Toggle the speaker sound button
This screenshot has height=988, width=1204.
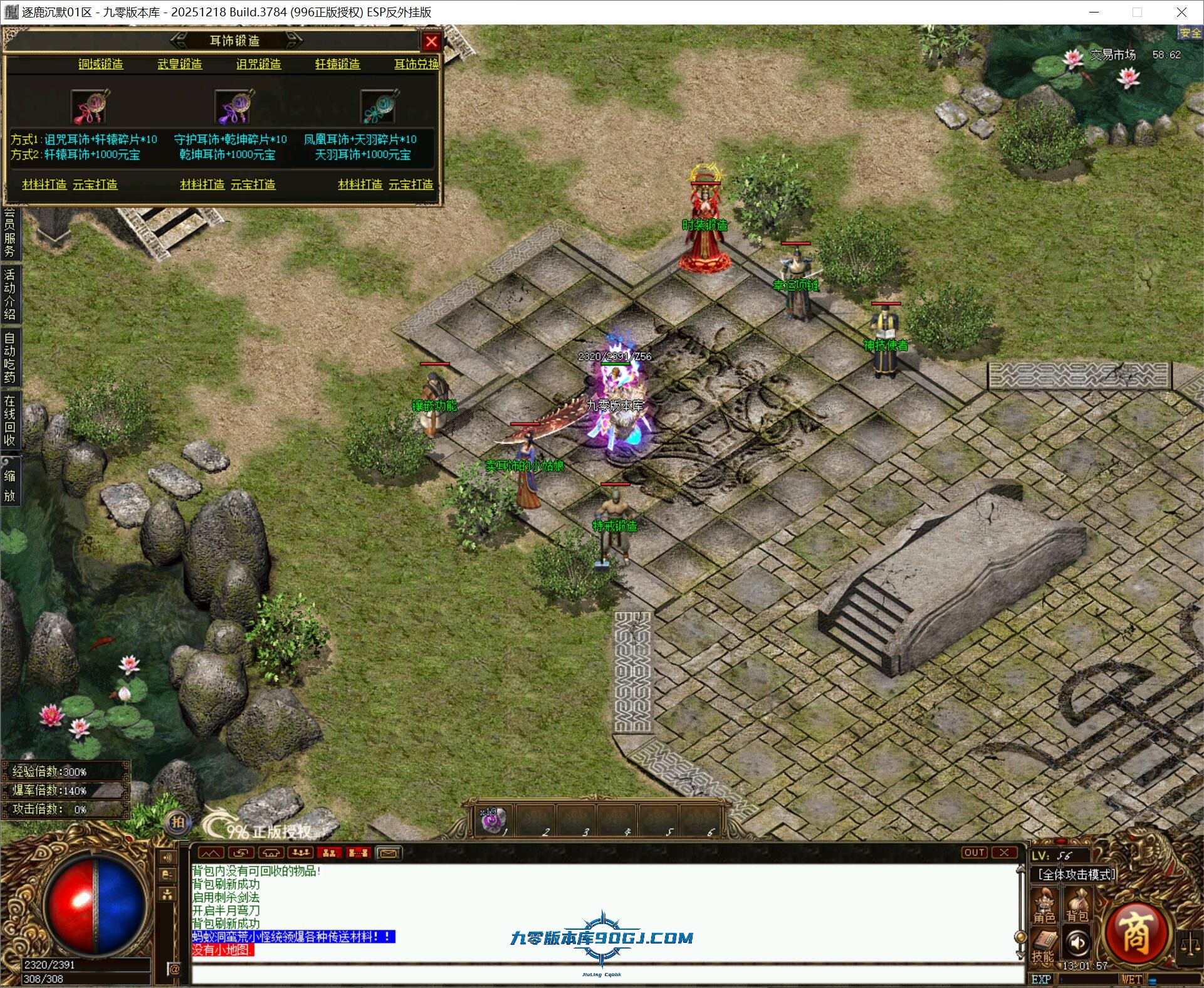coord(1077,943)
